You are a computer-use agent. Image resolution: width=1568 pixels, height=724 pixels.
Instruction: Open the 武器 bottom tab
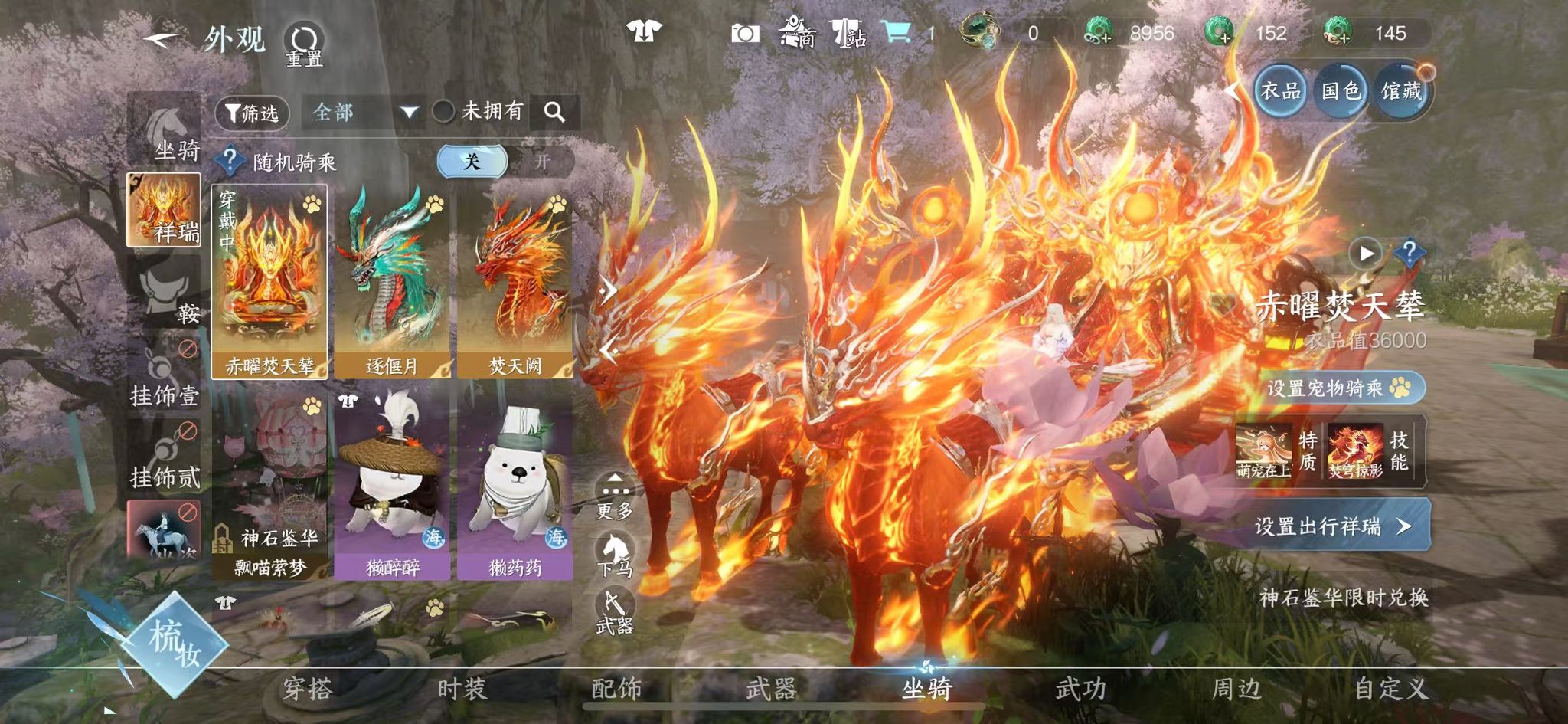point(771,689)
